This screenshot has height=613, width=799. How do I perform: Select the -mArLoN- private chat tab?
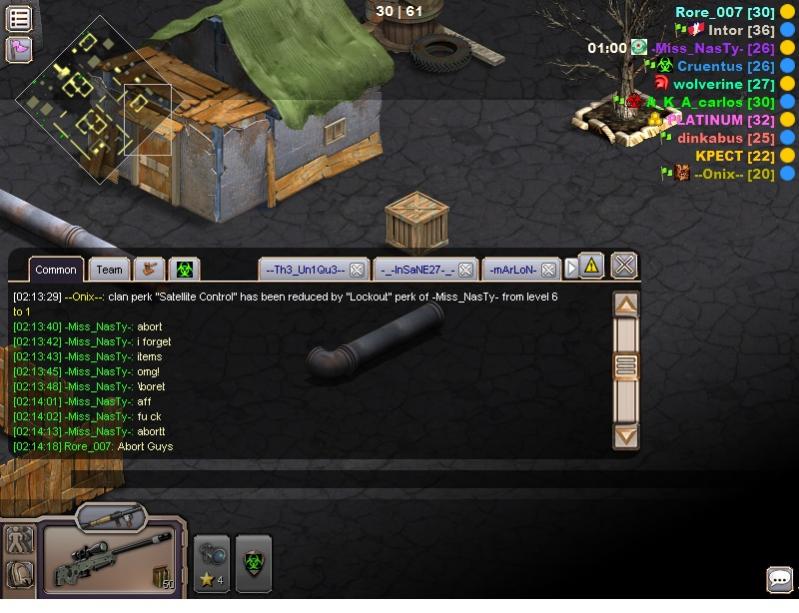pos(513,270)
